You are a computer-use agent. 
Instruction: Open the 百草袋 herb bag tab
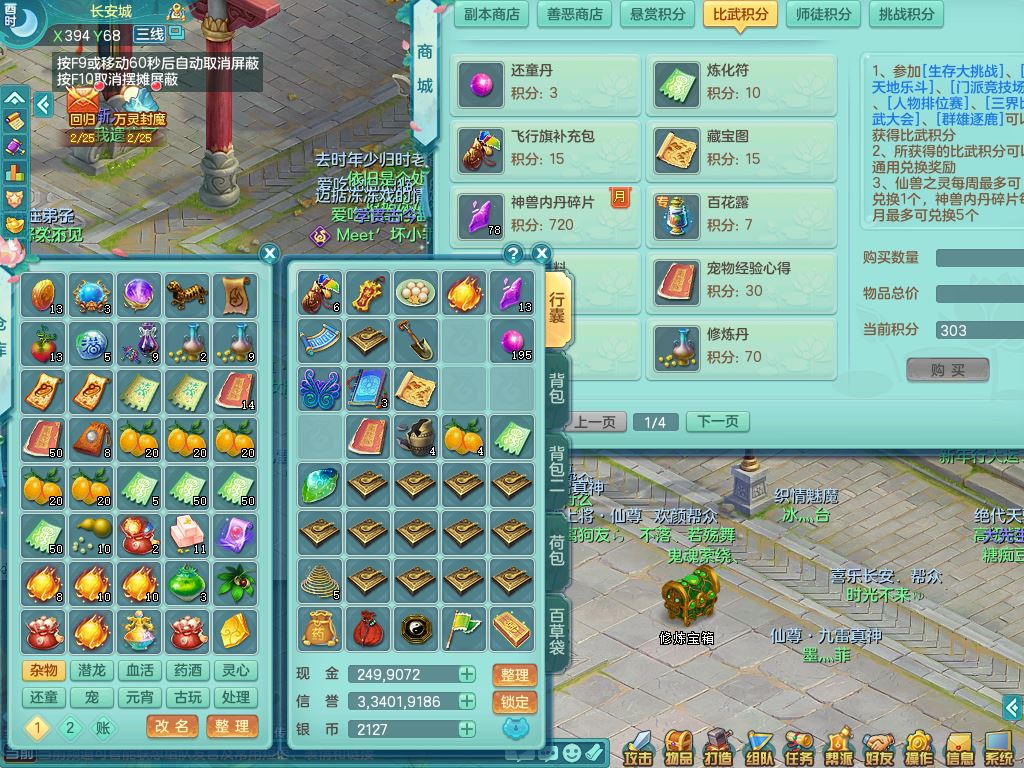click(x=557, y=630)
